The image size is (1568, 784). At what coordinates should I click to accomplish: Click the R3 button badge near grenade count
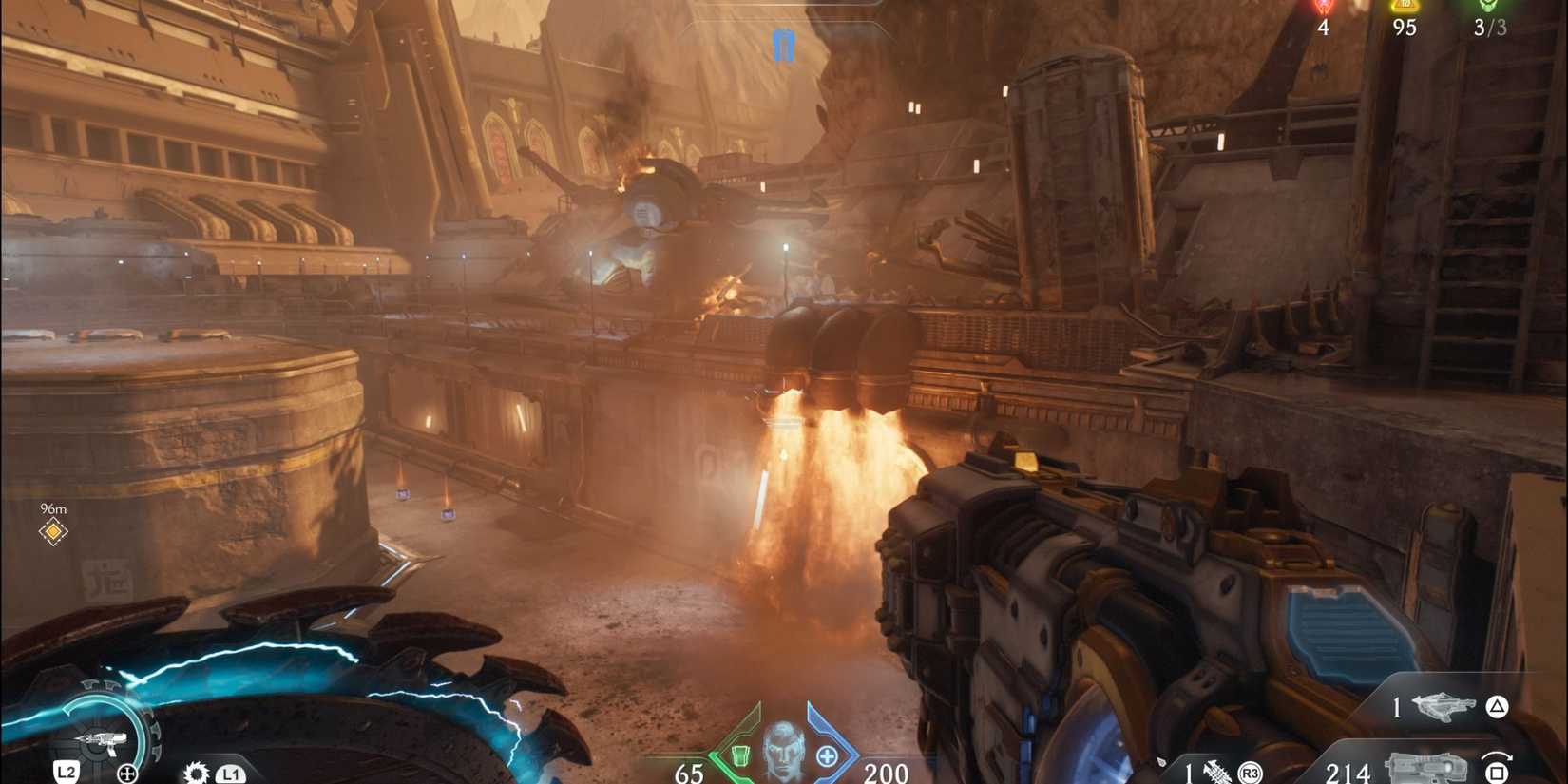1251,773
